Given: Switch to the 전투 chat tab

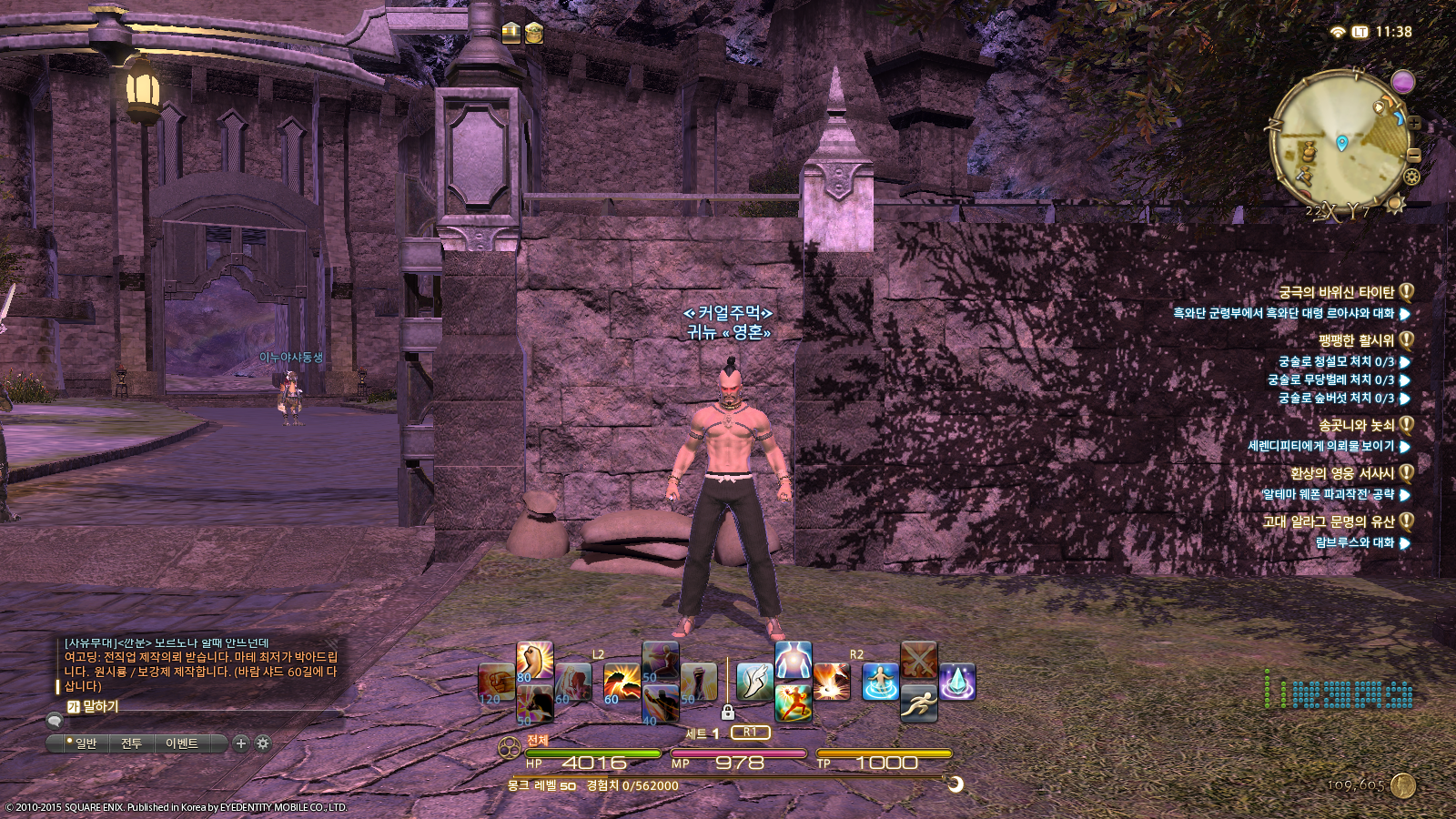Looking at the screenshot, I should (x=131, y=743).
